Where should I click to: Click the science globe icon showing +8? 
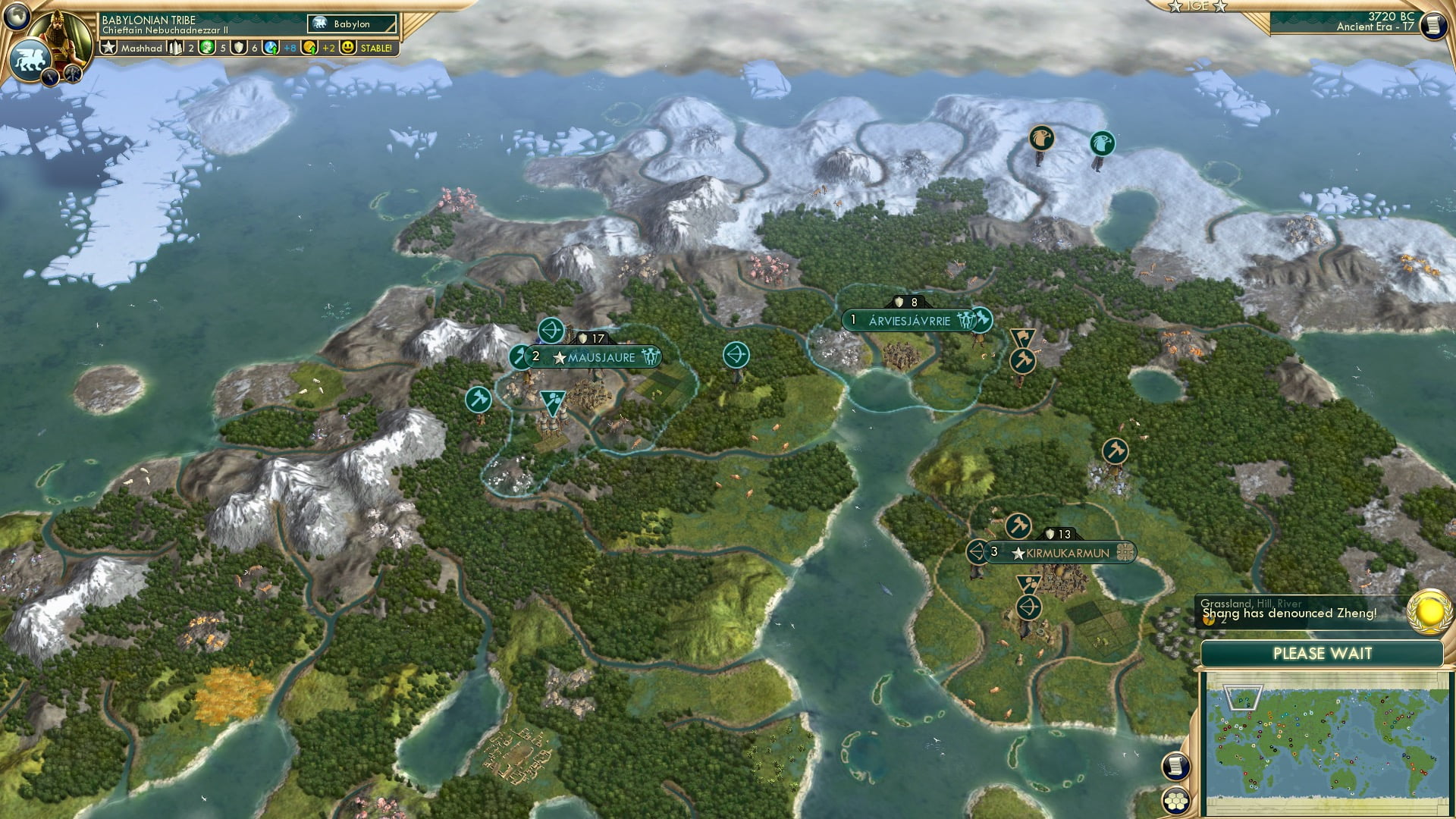click(271, 47)
